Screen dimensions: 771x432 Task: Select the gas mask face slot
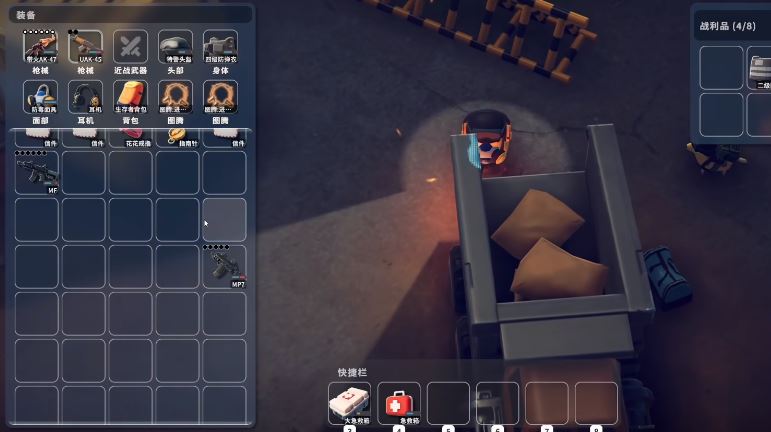pyautogui.click(x=40, y=97)
